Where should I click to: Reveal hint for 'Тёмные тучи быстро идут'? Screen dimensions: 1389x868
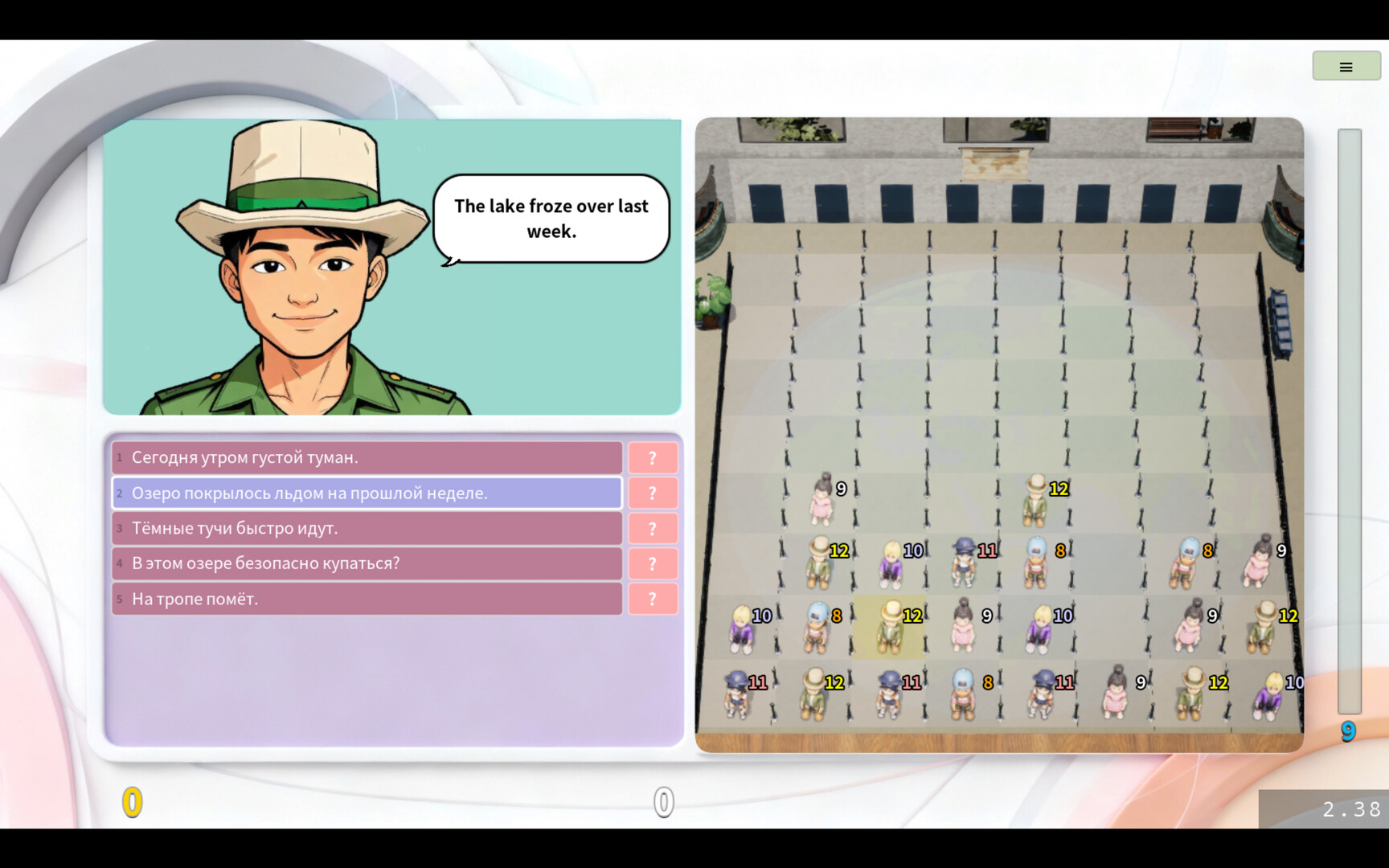click(x=653, y=528)
